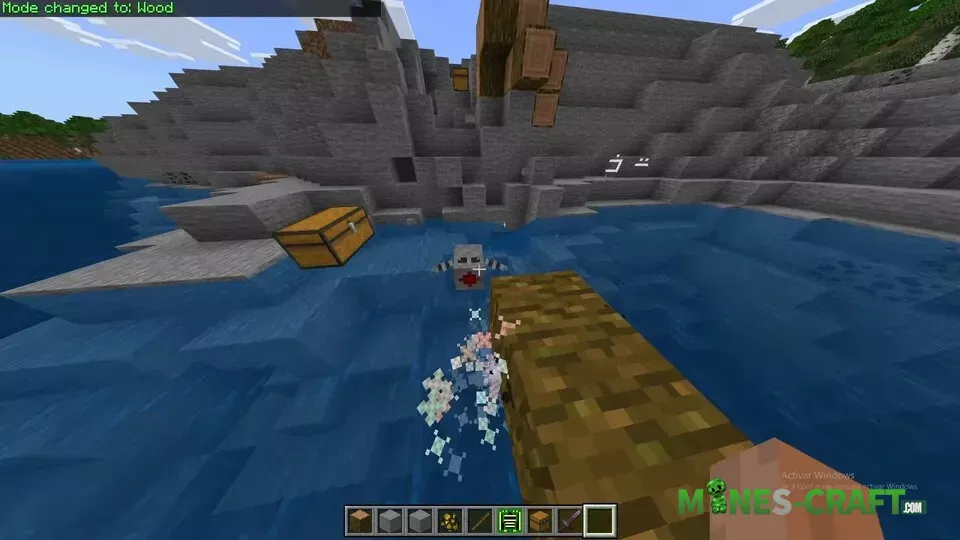Select the brown dirt block hotbar slot
This screenshot has height=540, width=960.
point(358,520)
